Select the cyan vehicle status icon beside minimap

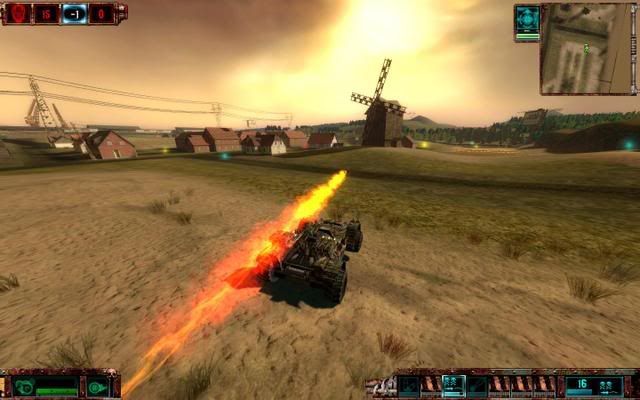click(527, 20)
